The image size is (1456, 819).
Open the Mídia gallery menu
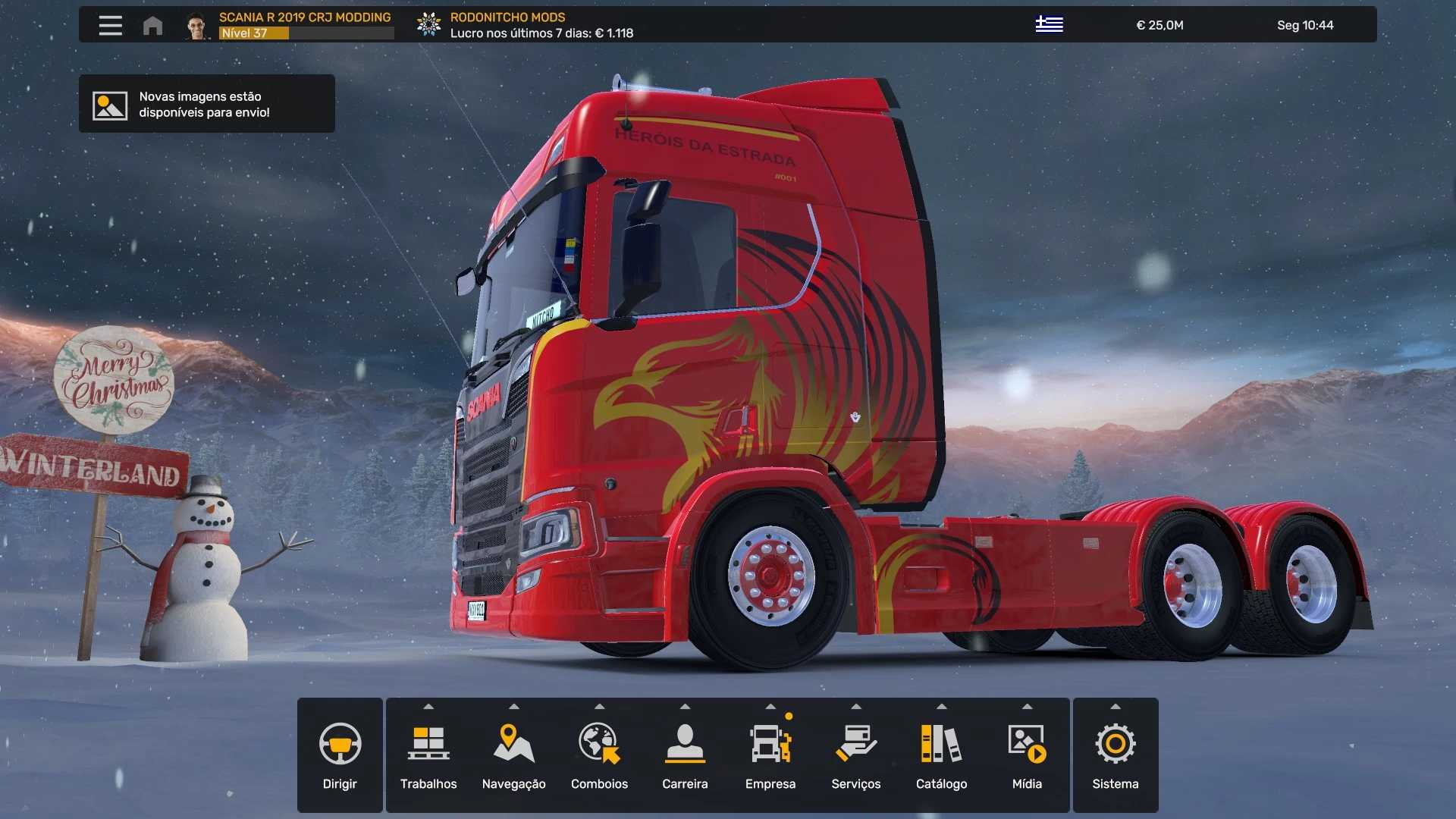pyautogui.click(x=1027, y=755)
